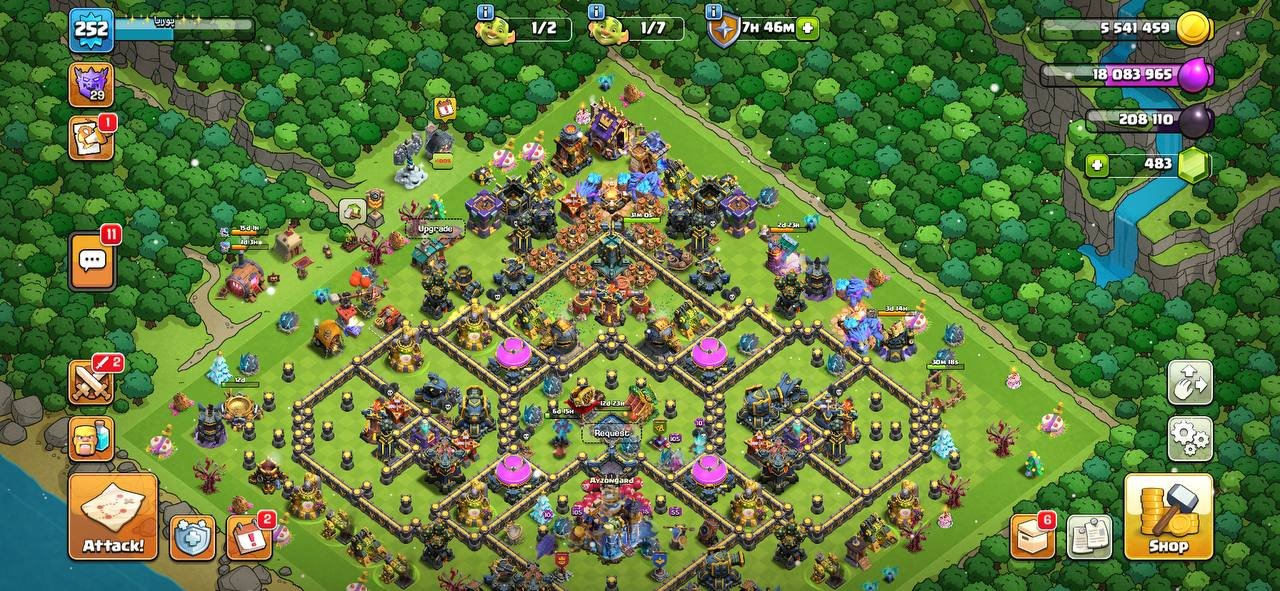This screenshot has height=591, width=1280.
Task: View the purple league badge showing 29
Action: click(91, 84)
